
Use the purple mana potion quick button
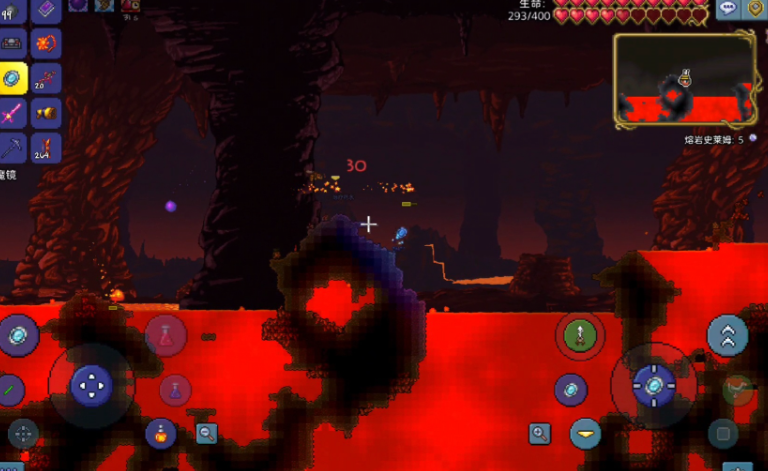(x=175, y=389)
